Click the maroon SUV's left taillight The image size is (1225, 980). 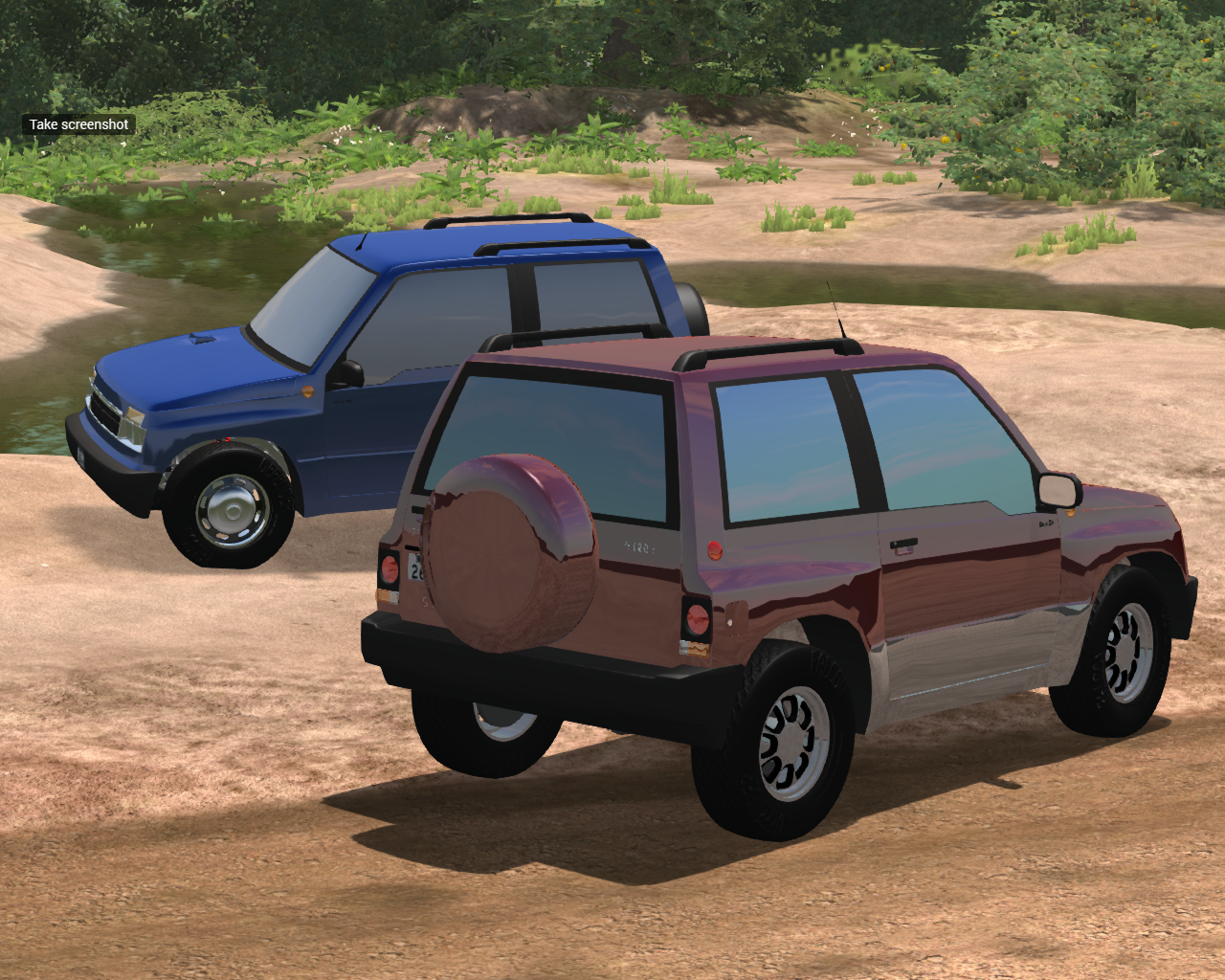pos(390,571)
